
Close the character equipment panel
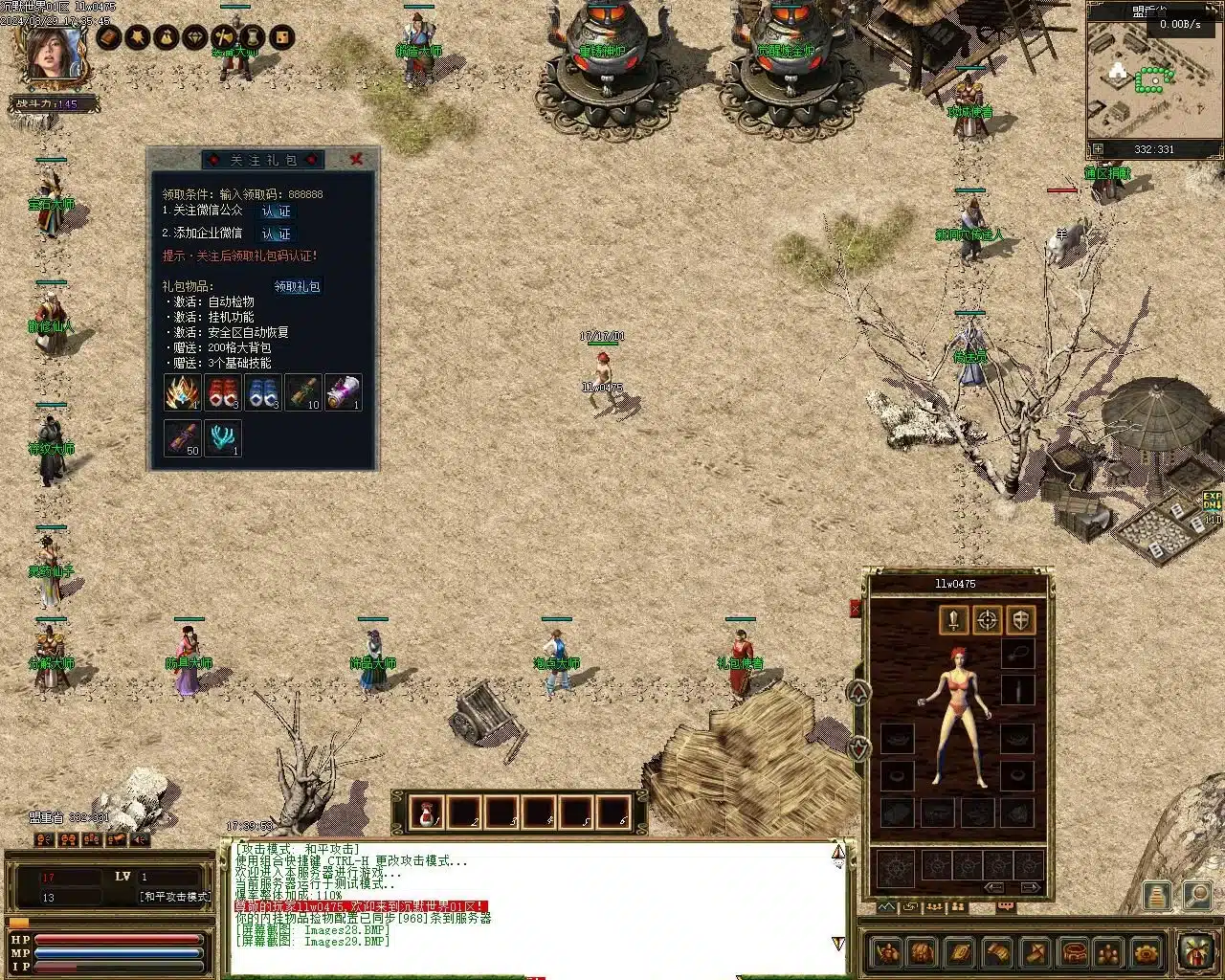click(x=856, y=609)
